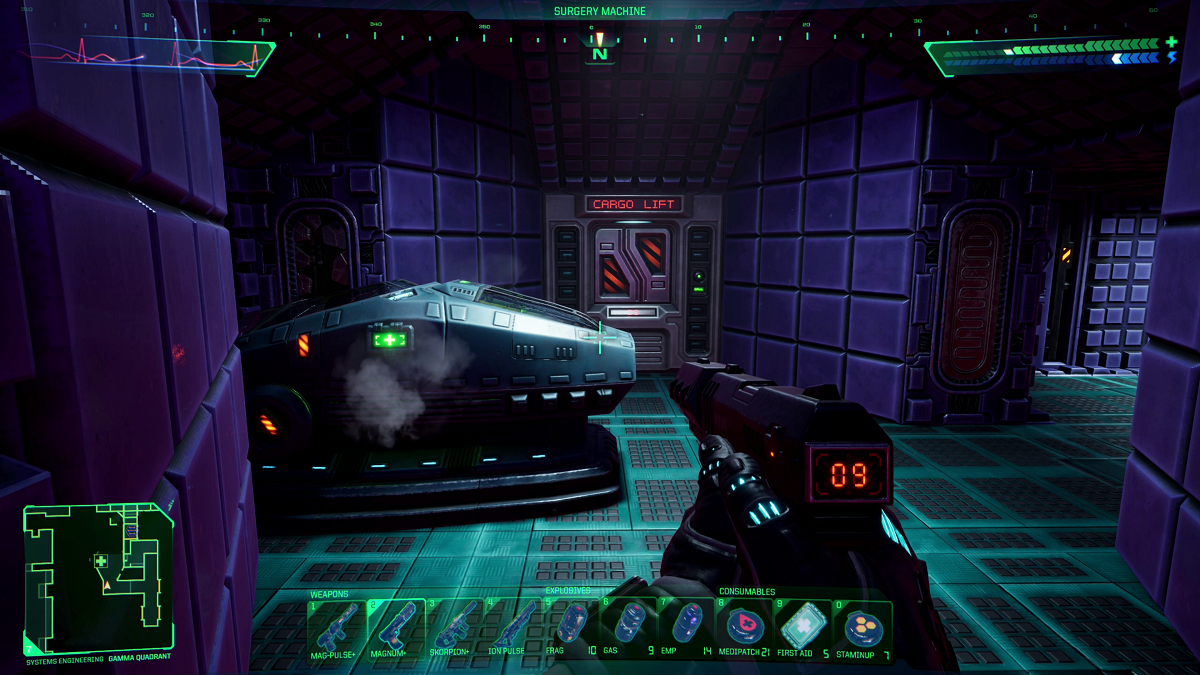Screen dimensions: 1200x675
Task: Select the EMP grenade slot
Action: tap(686, 627)
